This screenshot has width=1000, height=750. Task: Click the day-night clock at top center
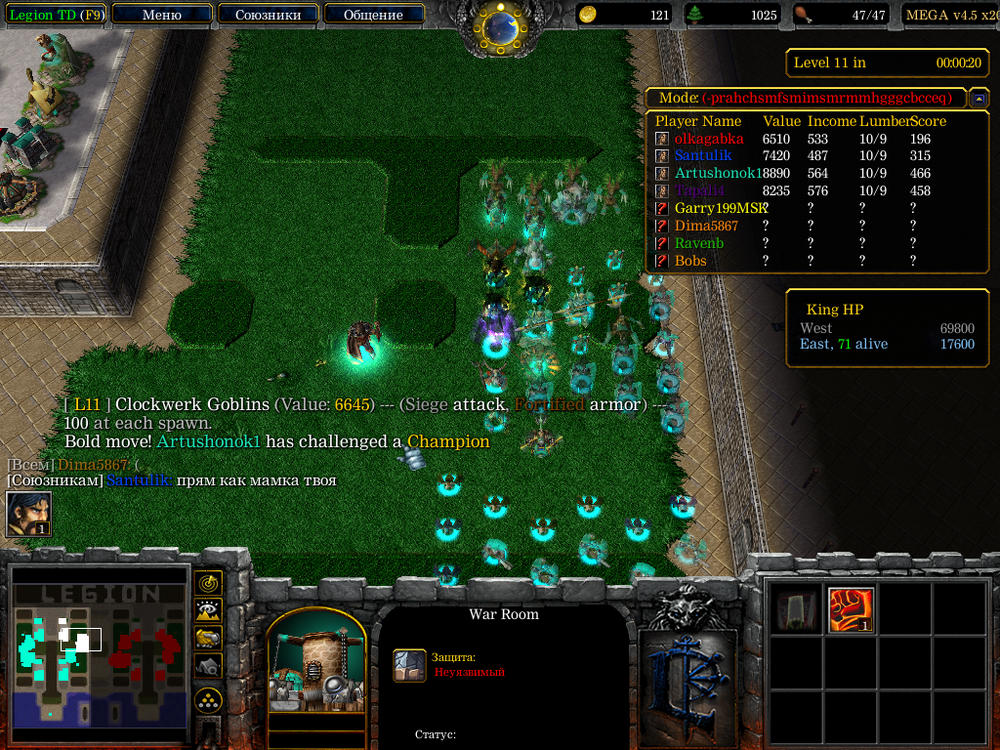click(x=499, y=28)
